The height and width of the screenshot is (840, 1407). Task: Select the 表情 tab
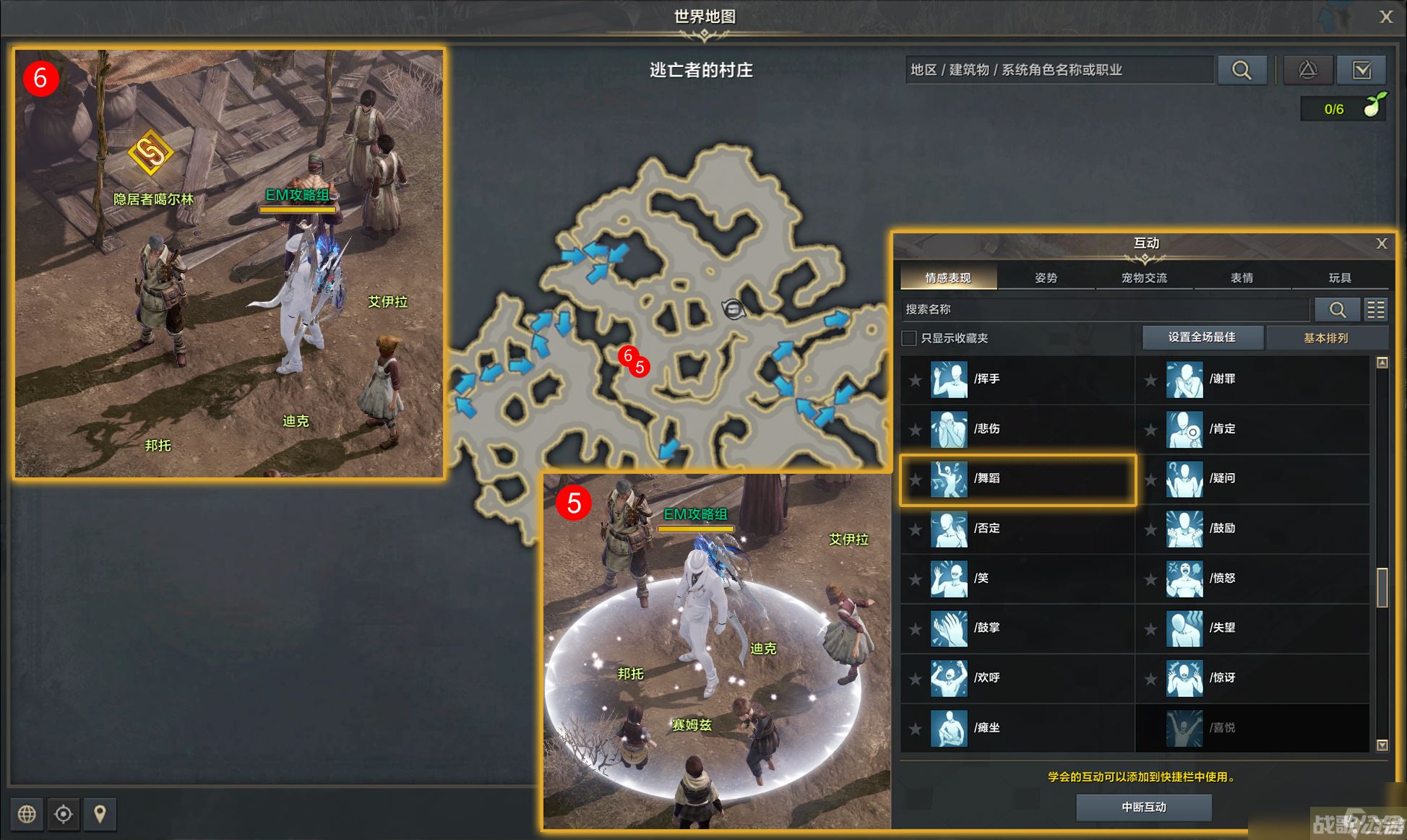click(x=1242, y=278)
